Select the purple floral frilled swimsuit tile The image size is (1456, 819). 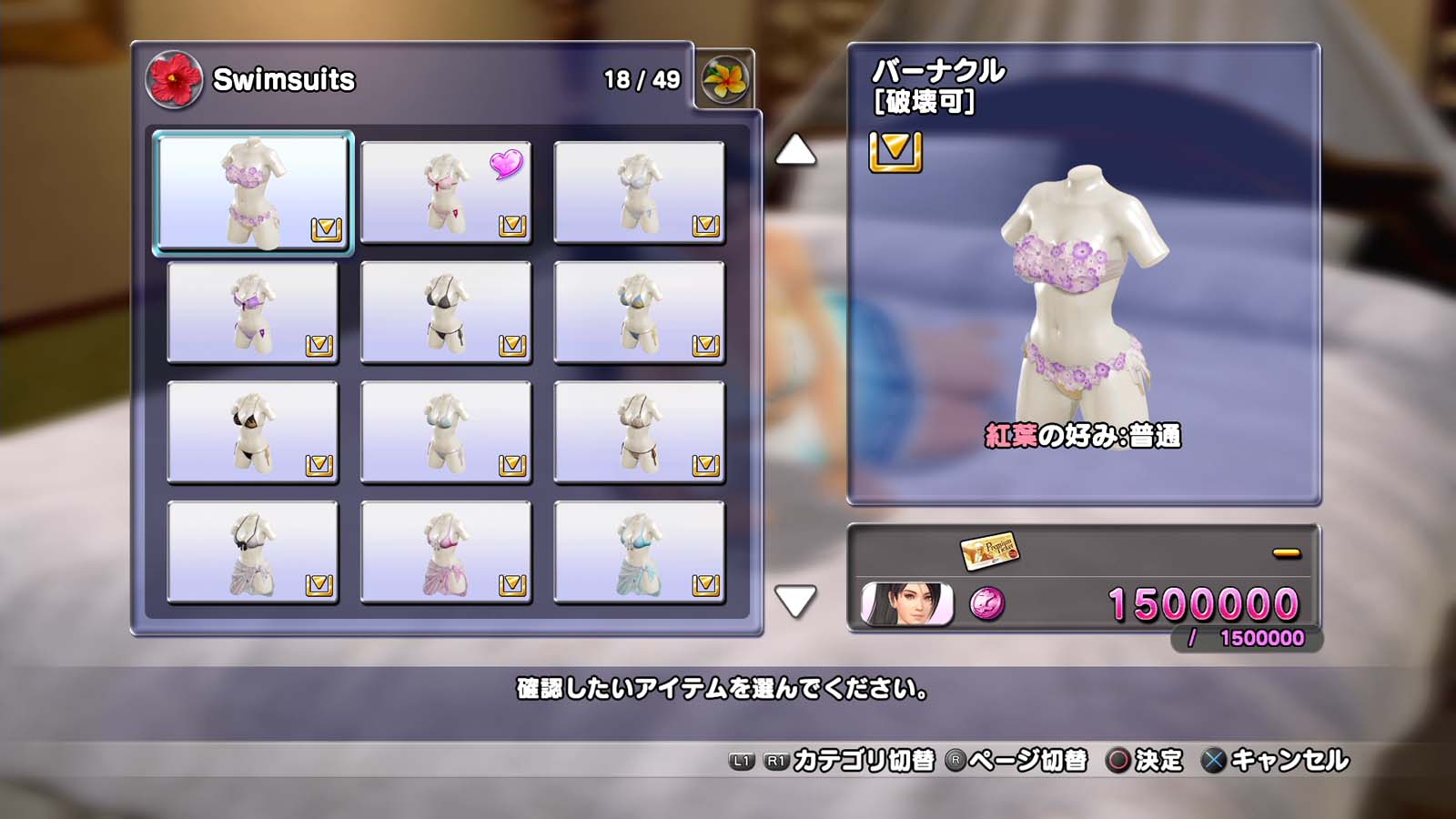(x=253, y=192)
